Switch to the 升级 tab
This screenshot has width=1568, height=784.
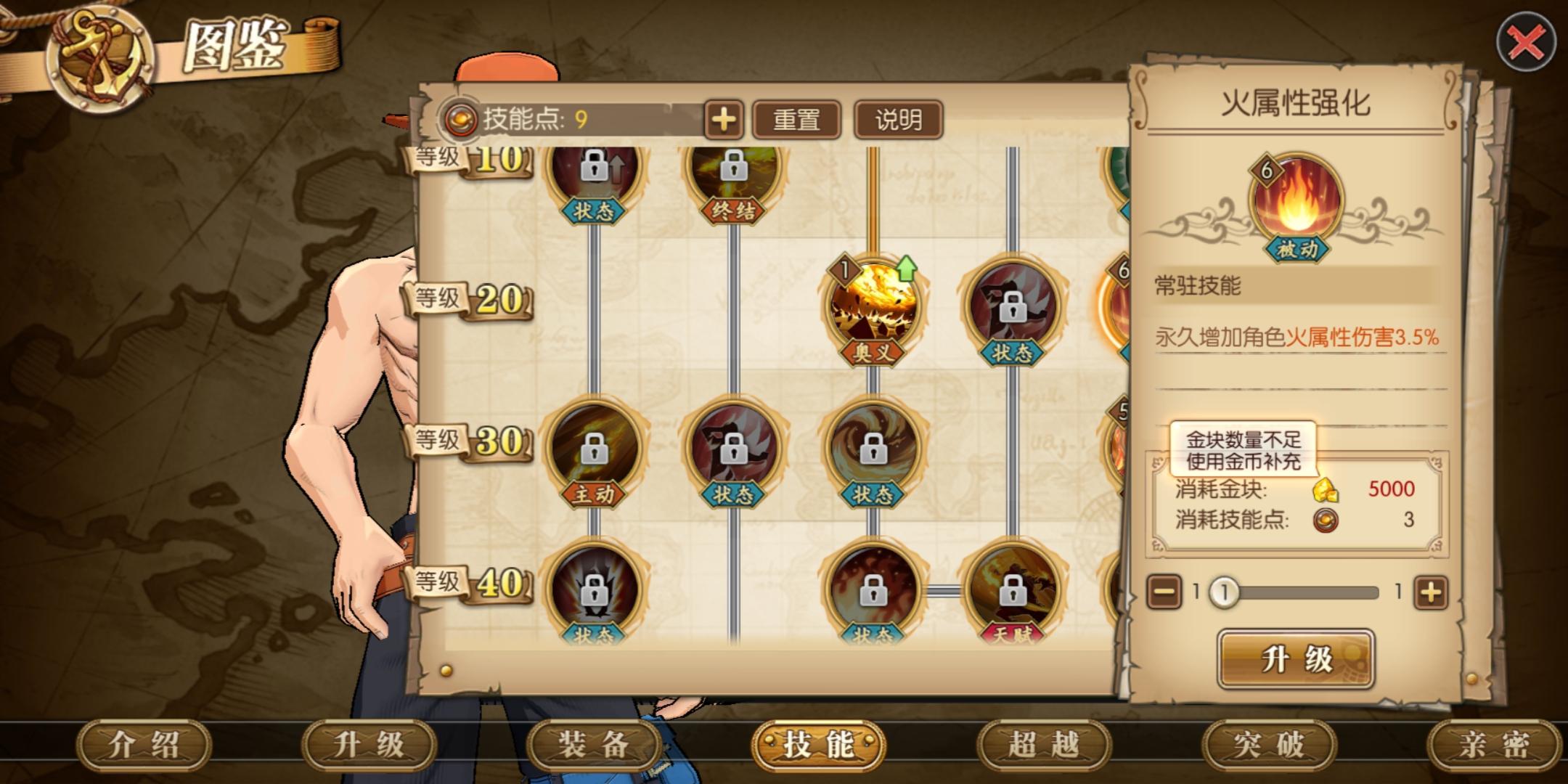[x=369, y=745]
